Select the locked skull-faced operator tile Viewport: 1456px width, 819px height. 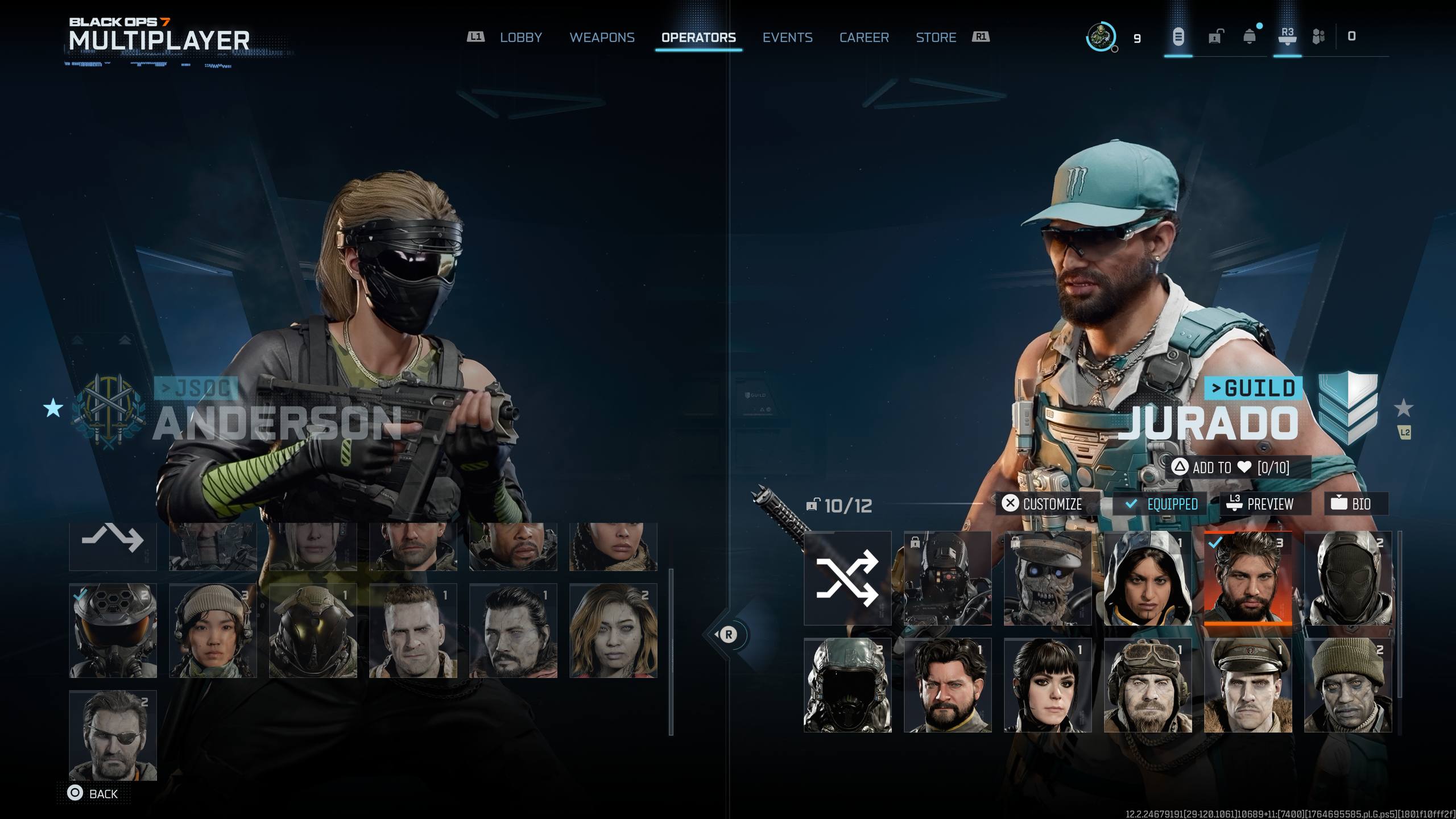[1047, 578]
